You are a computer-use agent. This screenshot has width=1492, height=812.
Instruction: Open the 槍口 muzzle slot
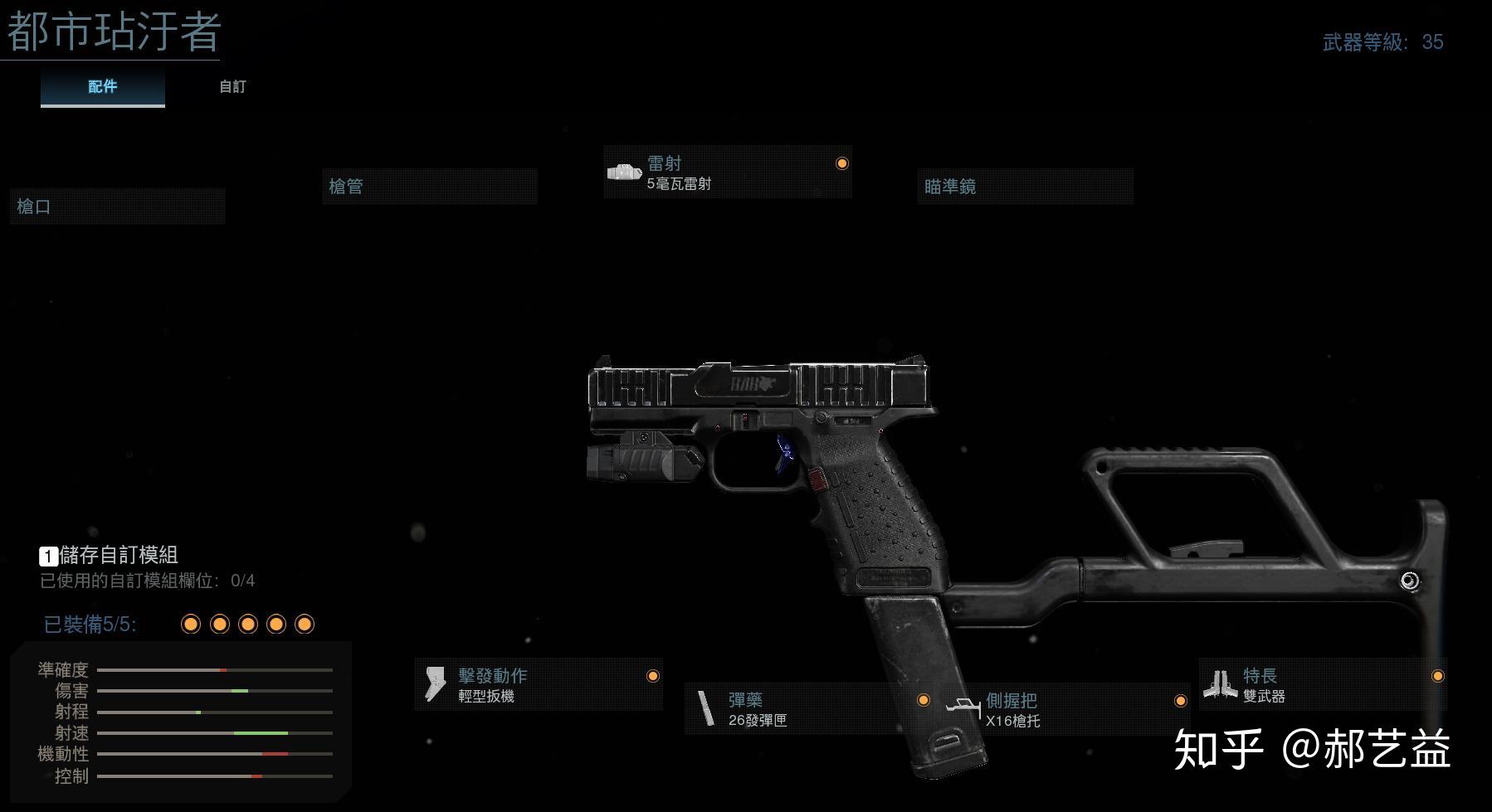(117, 206)
